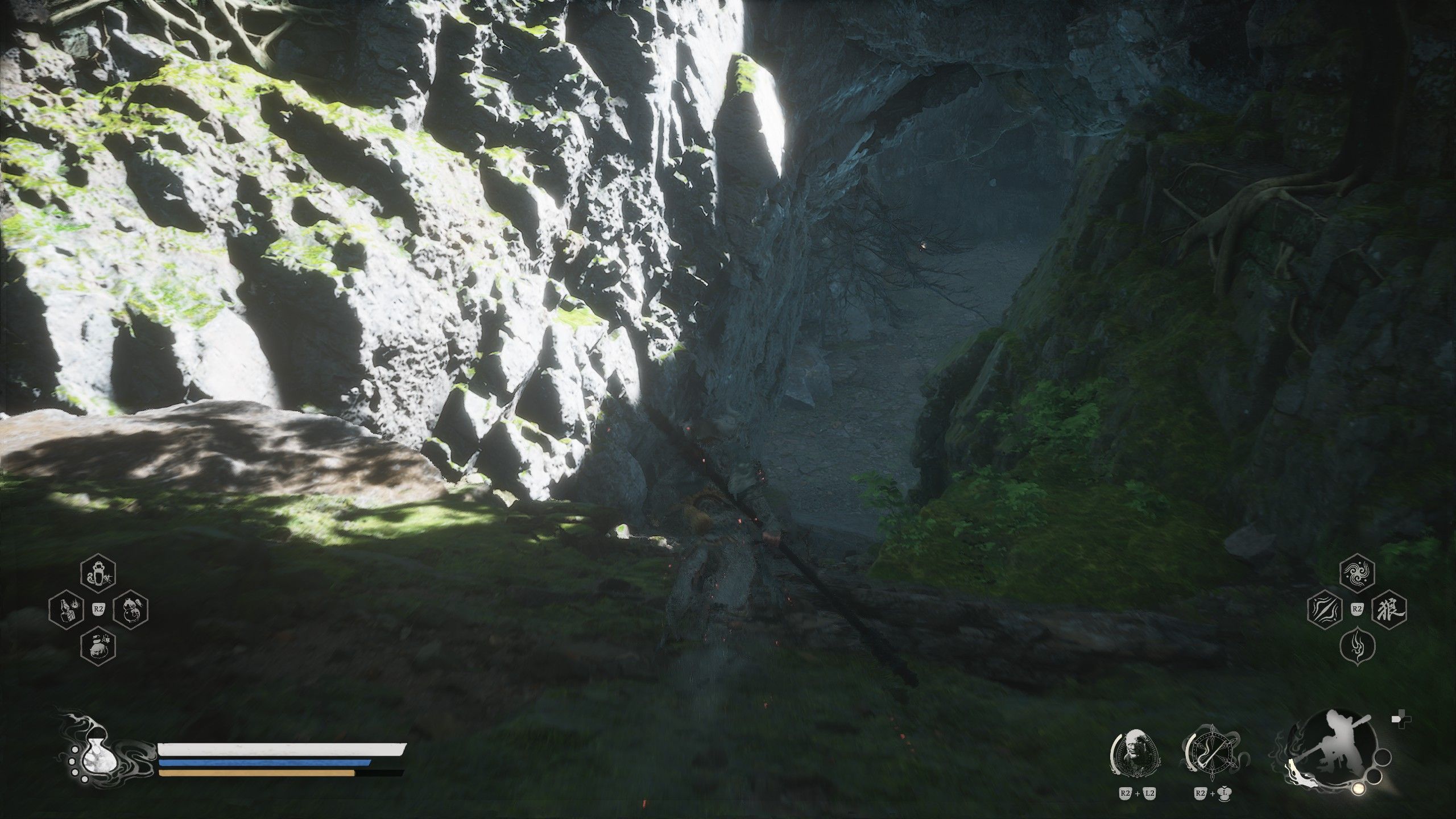The width and height of the screenshot is (1456, 819).
Task: Click the plus symbol above the stance emblem
Action: (x=1400, y=719)
